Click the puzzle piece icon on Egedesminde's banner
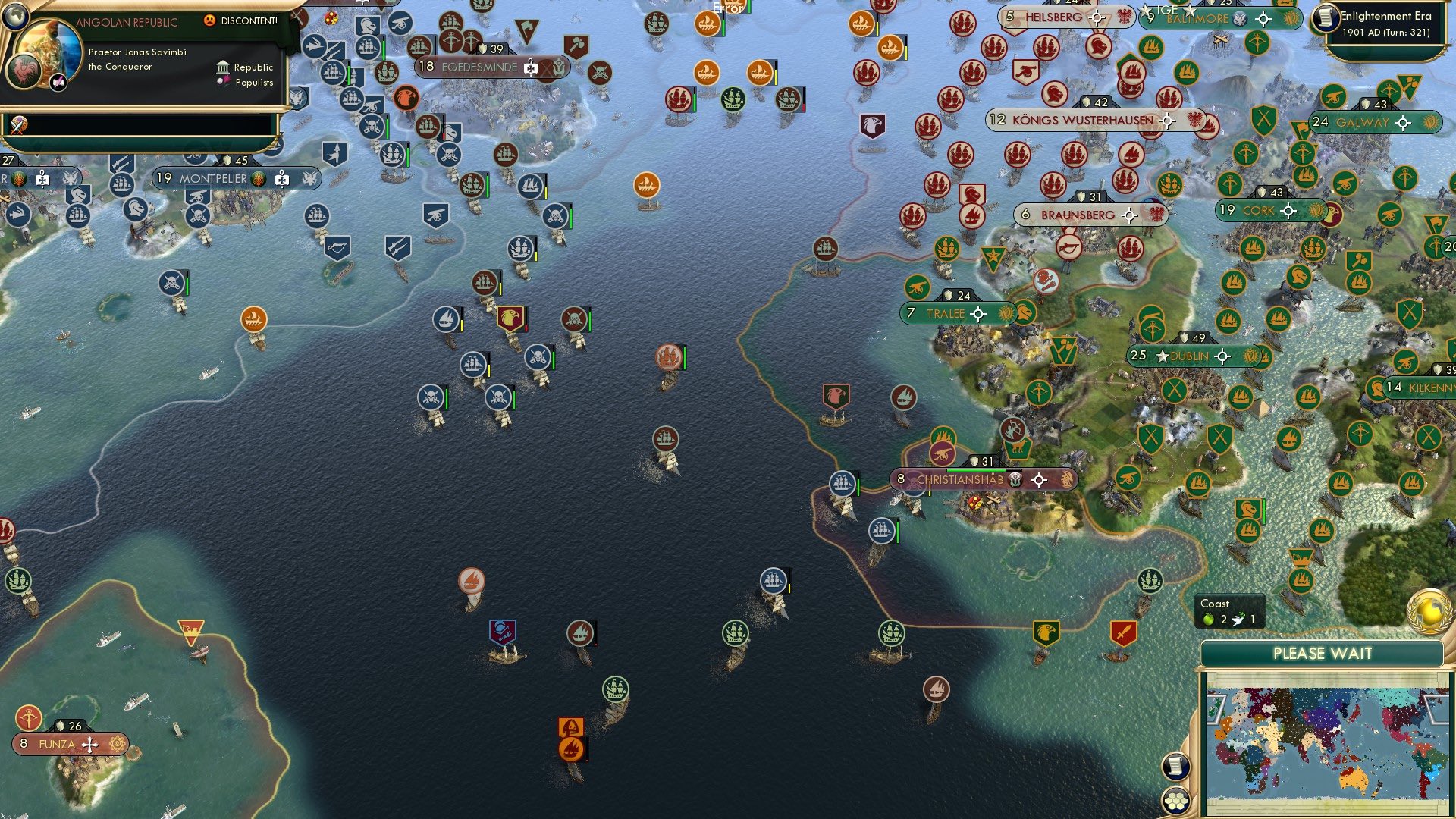The width and height of the screenshot is (1456, 819). pos(530,67)
